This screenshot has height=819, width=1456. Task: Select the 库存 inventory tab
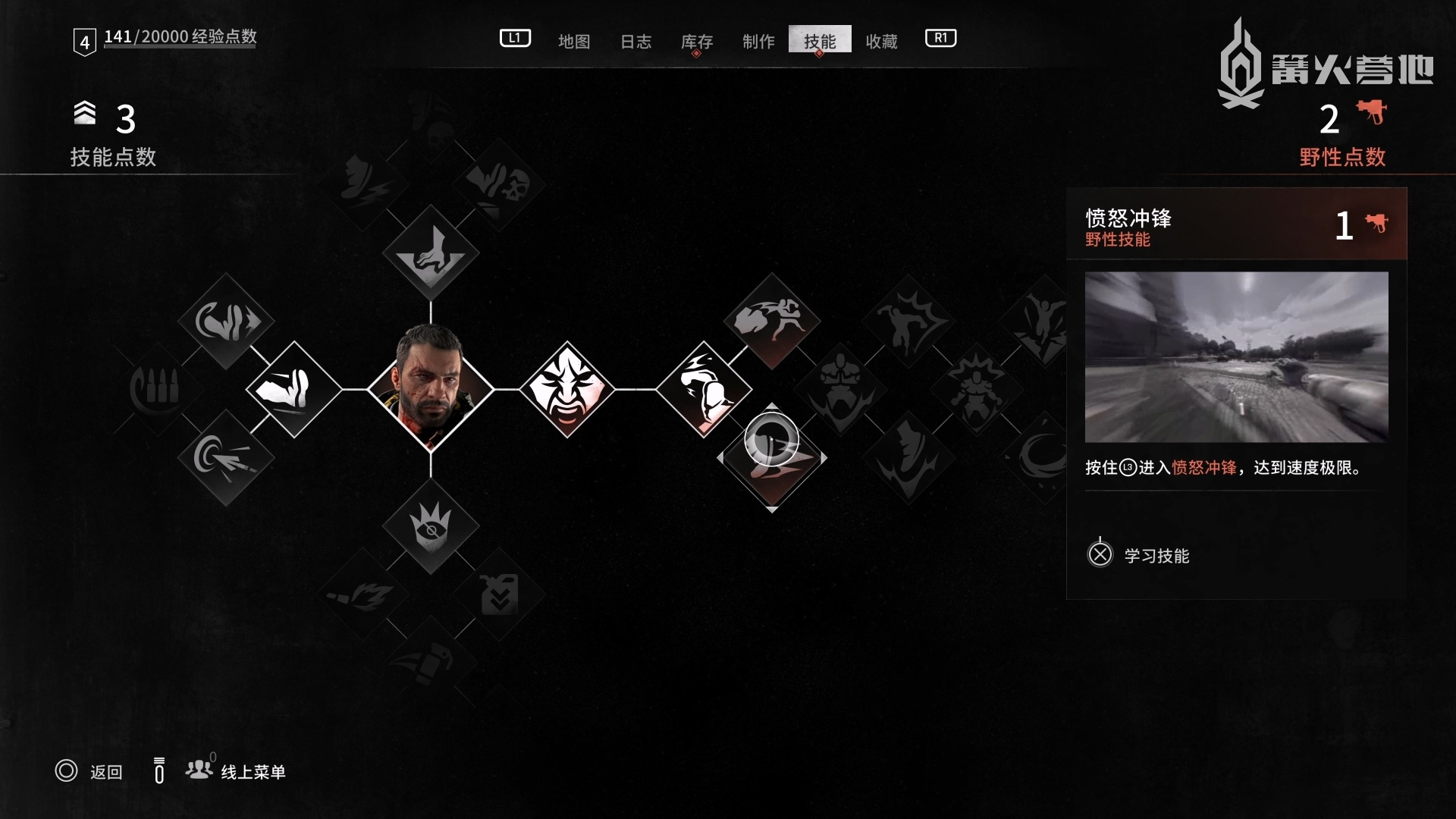tap(697, 41)
